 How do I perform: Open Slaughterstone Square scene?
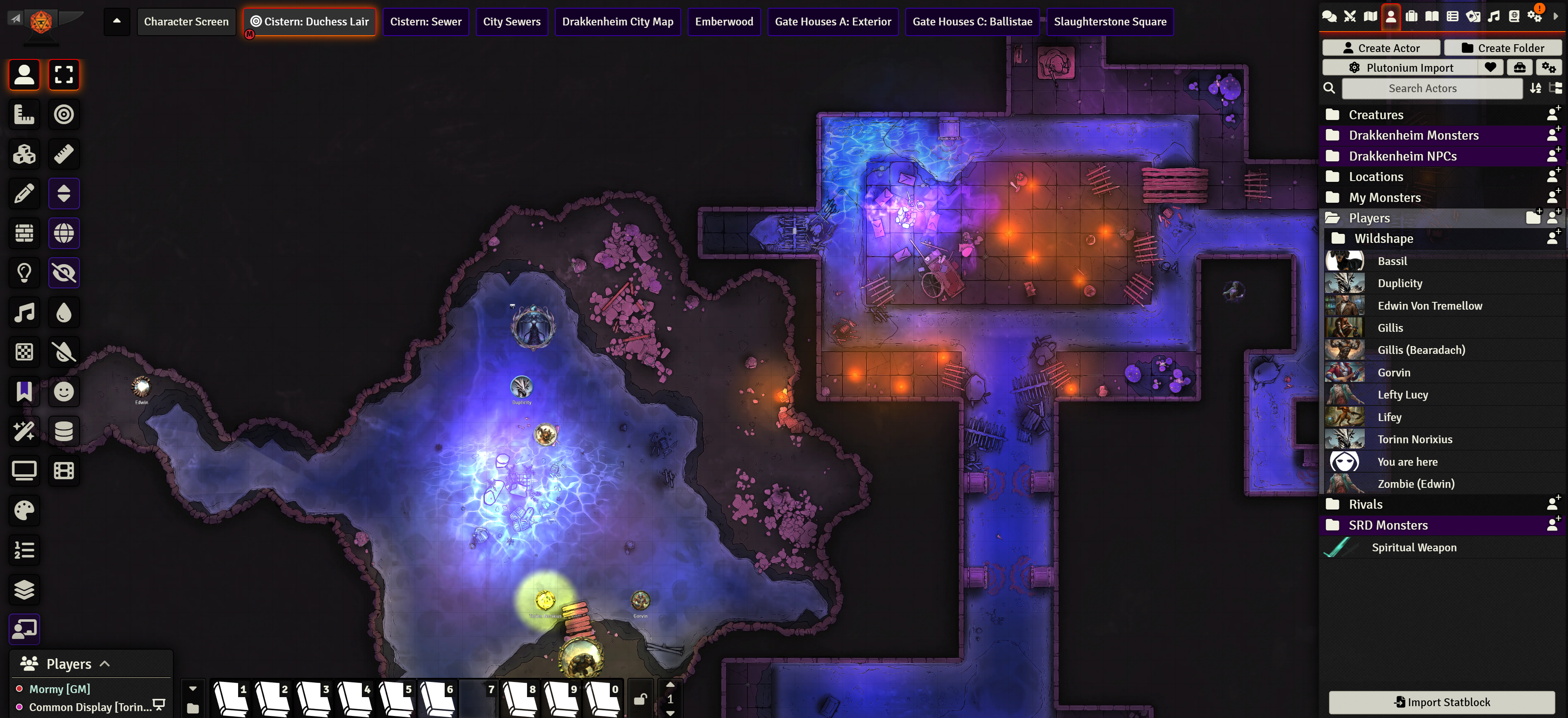pyautogui.click(x=1110, y=22)
